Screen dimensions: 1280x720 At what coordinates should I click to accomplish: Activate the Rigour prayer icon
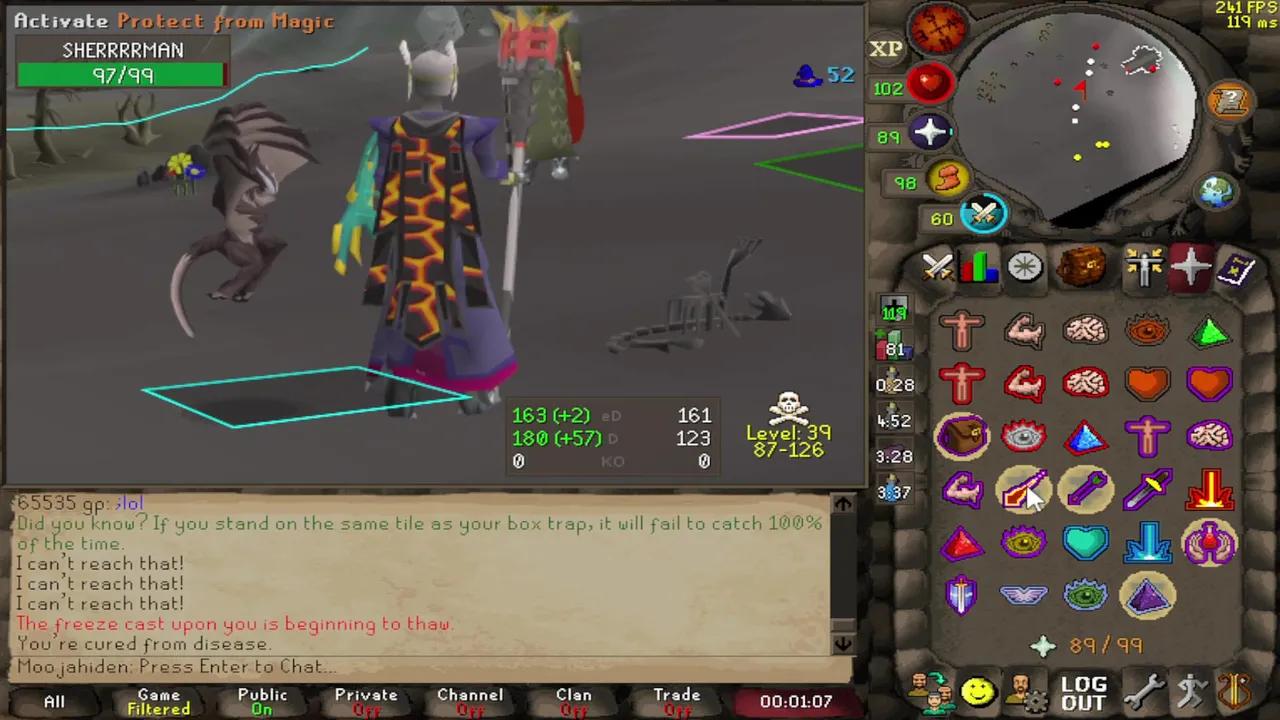pos(1086,595)
